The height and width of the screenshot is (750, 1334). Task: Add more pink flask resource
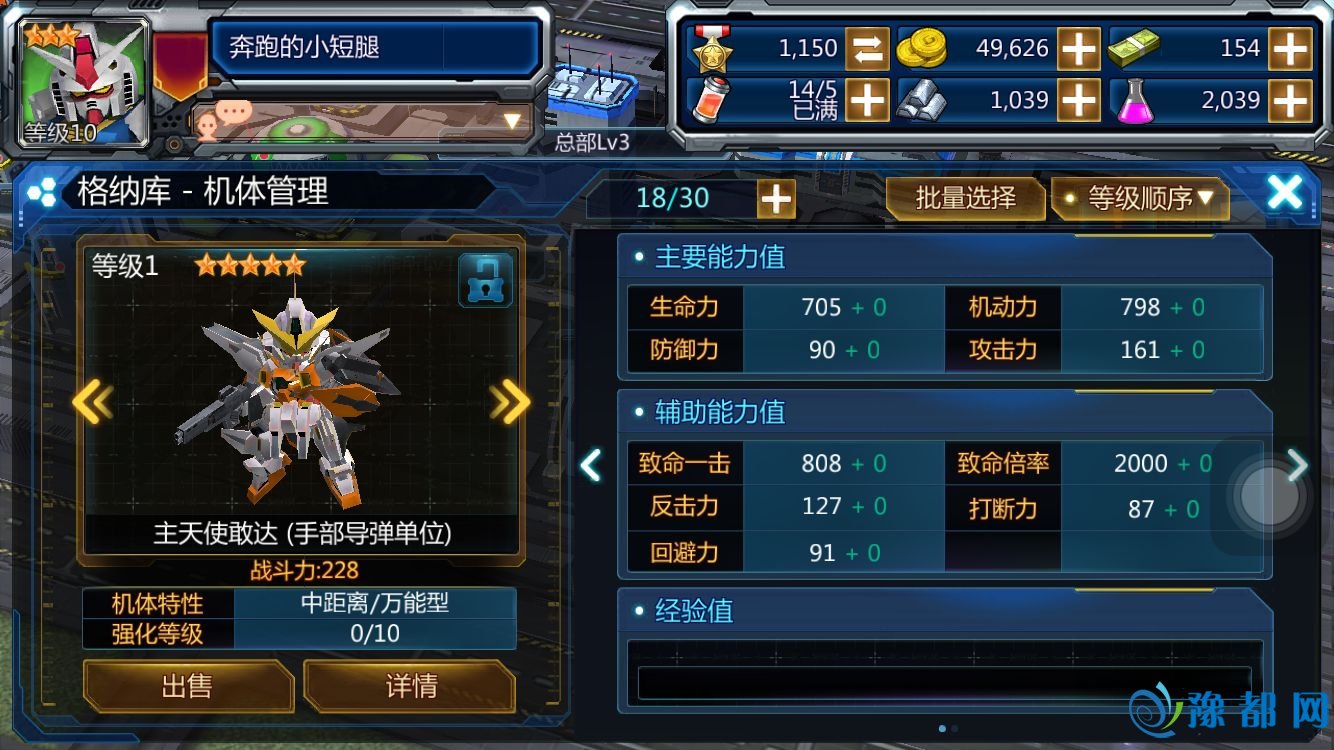[1290, 99]
